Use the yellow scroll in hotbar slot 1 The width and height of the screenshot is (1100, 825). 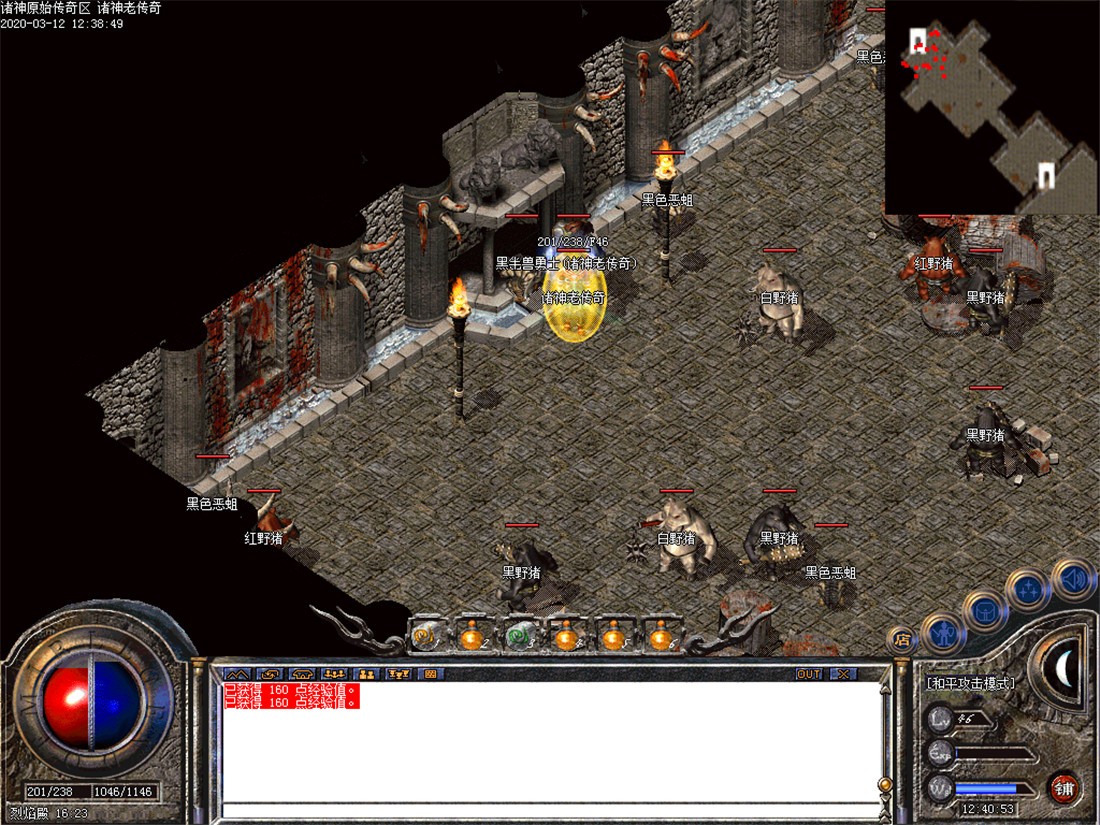[x=426, y=635]
